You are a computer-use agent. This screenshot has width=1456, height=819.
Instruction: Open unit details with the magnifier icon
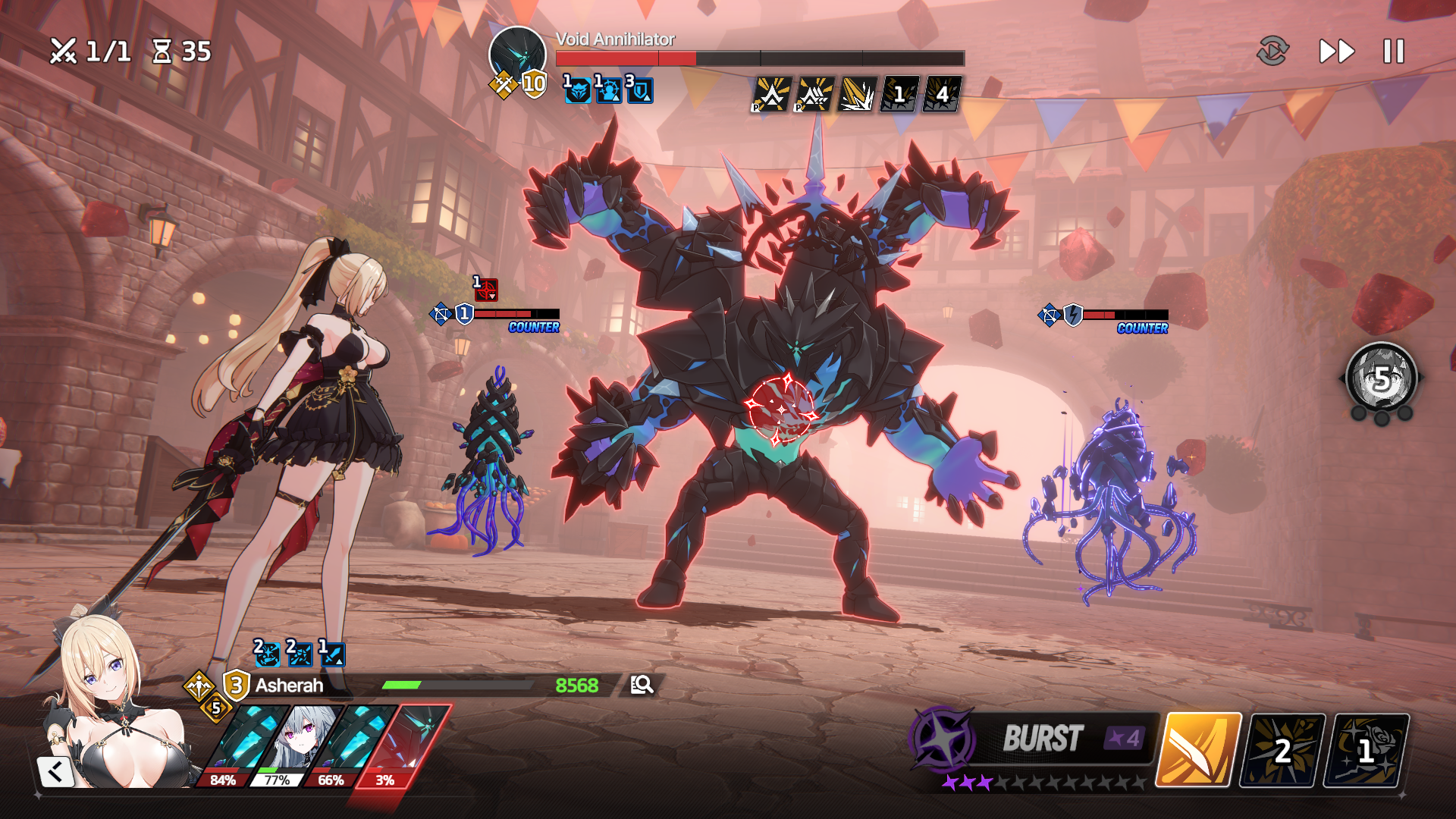(642, 685)
